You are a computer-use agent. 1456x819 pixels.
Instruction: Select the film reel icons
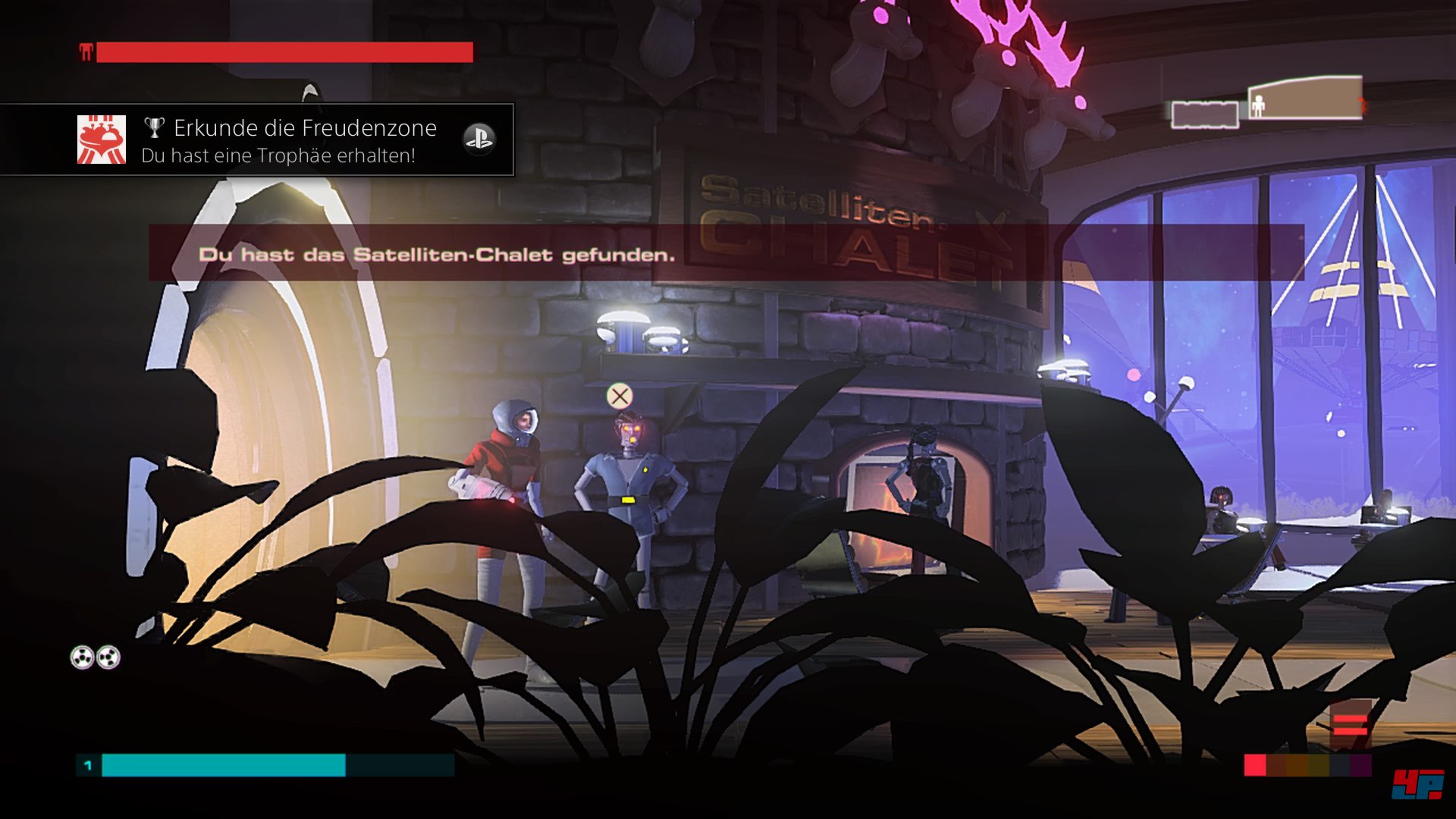[x=96, y=657]
